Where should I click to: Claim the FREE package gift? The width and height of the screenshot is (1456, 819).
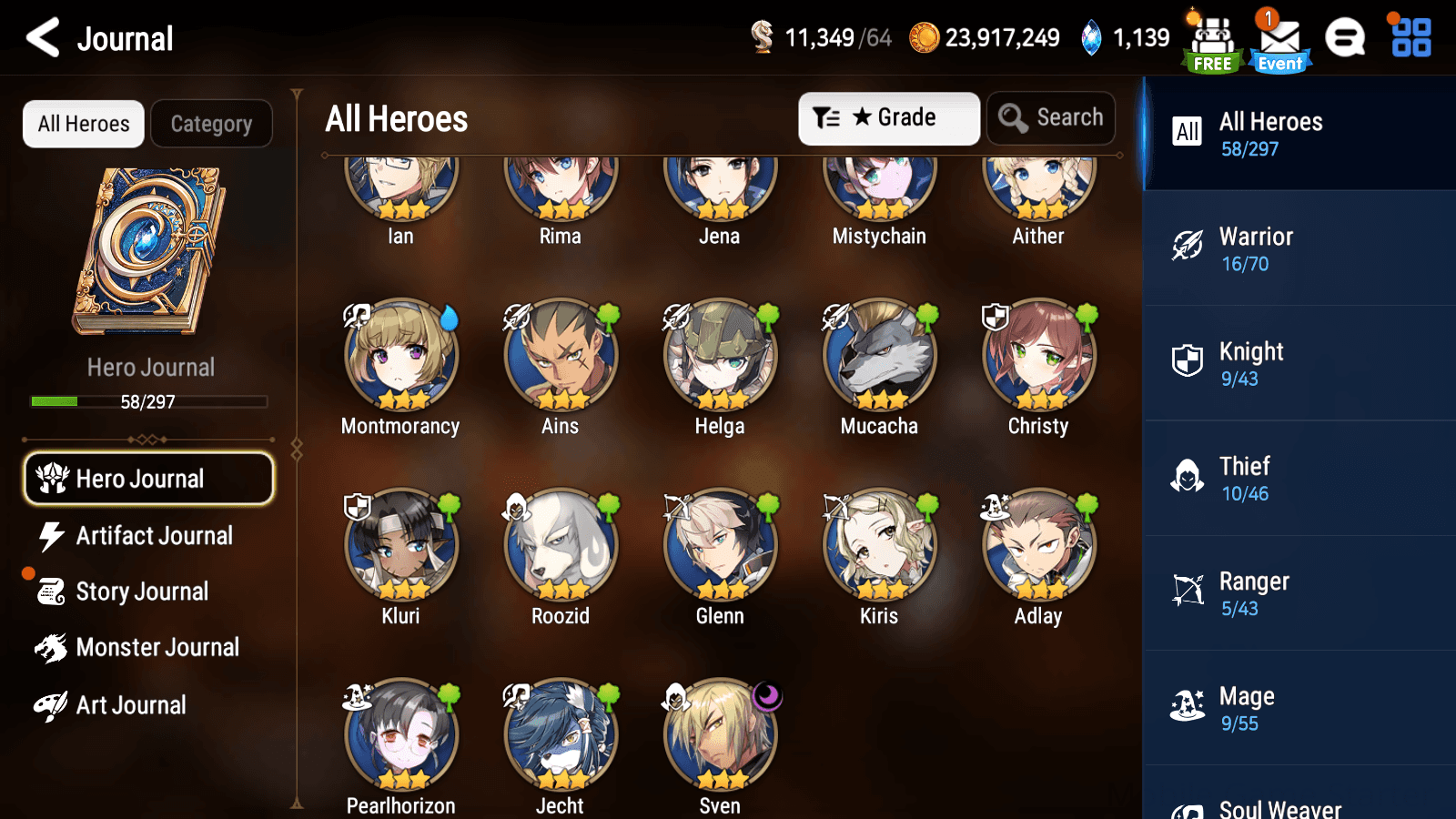click(x=1211, y=38)
